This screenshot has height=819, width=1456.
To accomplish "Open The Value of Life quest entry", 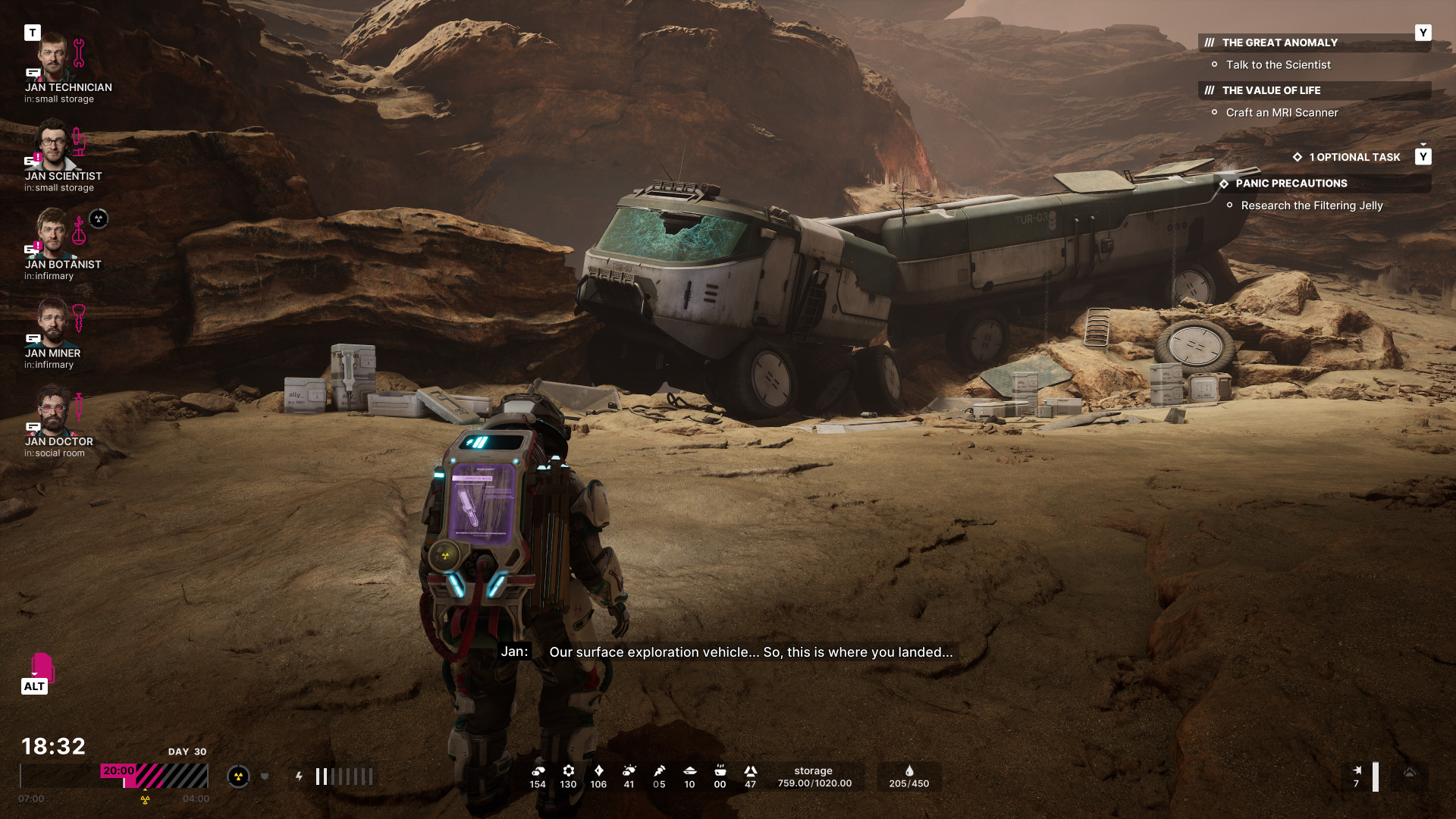I will click(1271, 90).
